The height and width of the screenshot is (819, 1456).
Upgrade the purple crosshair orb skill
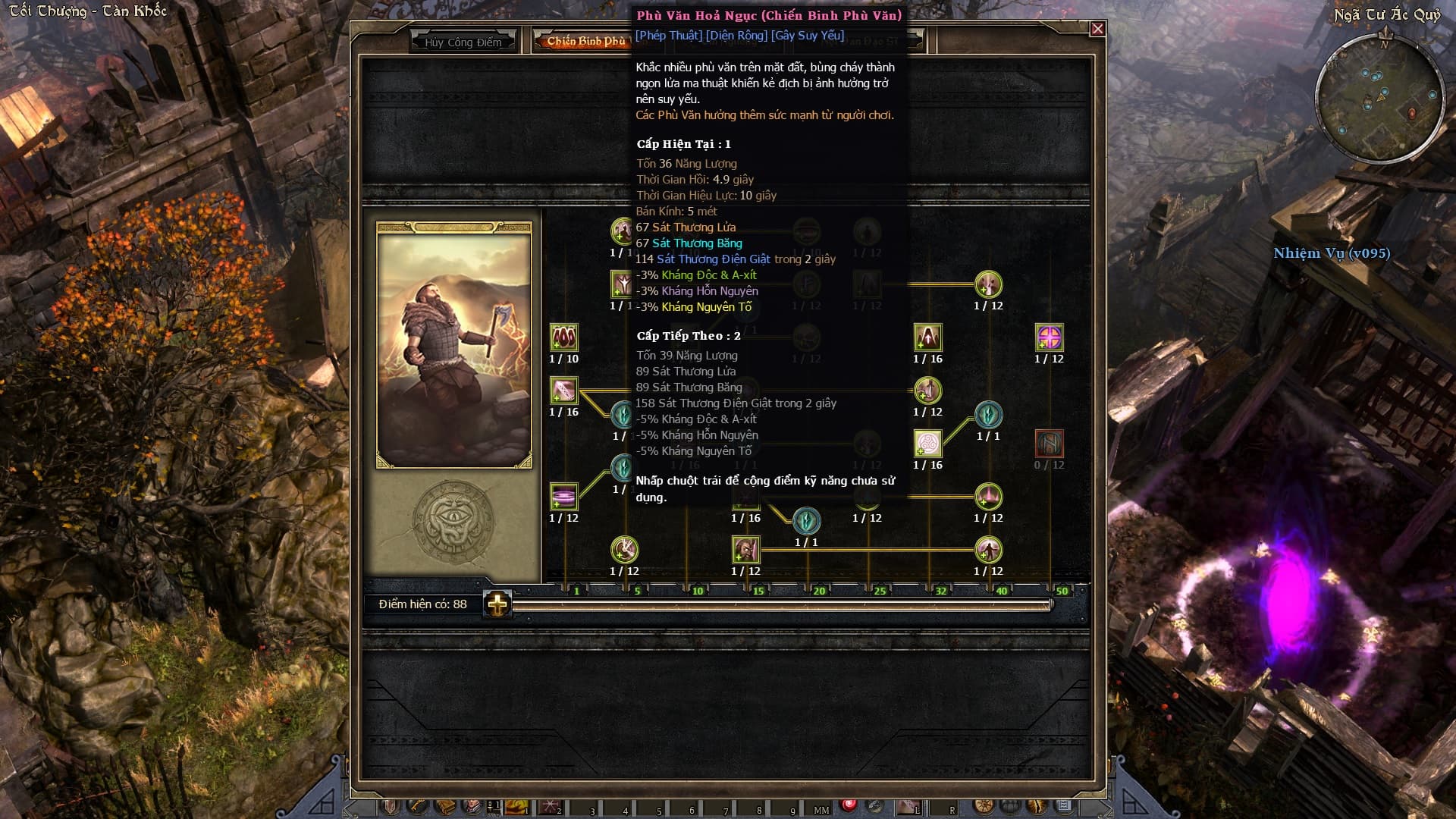(x=1049, y=337)
